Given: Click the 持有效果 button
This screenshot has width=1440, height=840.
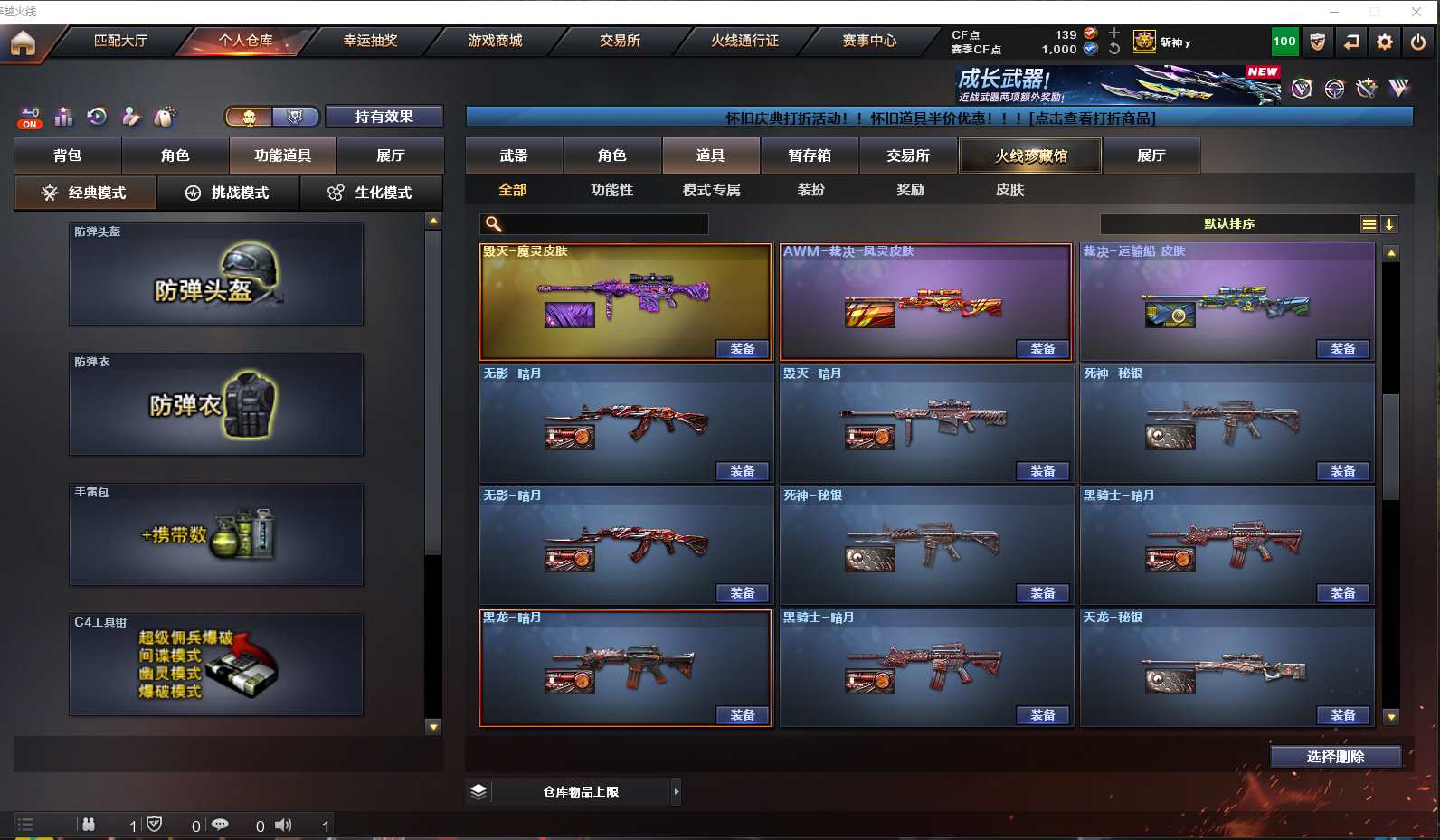Looking at the screenshot, I should 384,117.
